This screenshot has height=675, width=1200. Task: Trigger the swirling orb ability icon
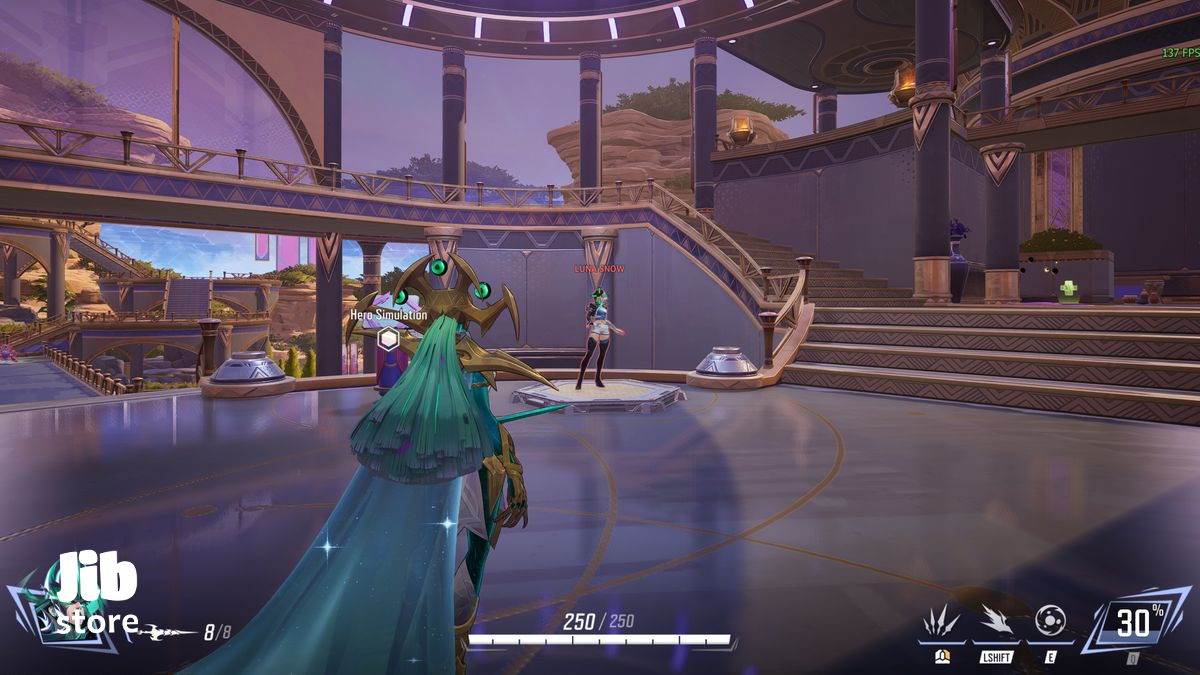pos(1050,620)
